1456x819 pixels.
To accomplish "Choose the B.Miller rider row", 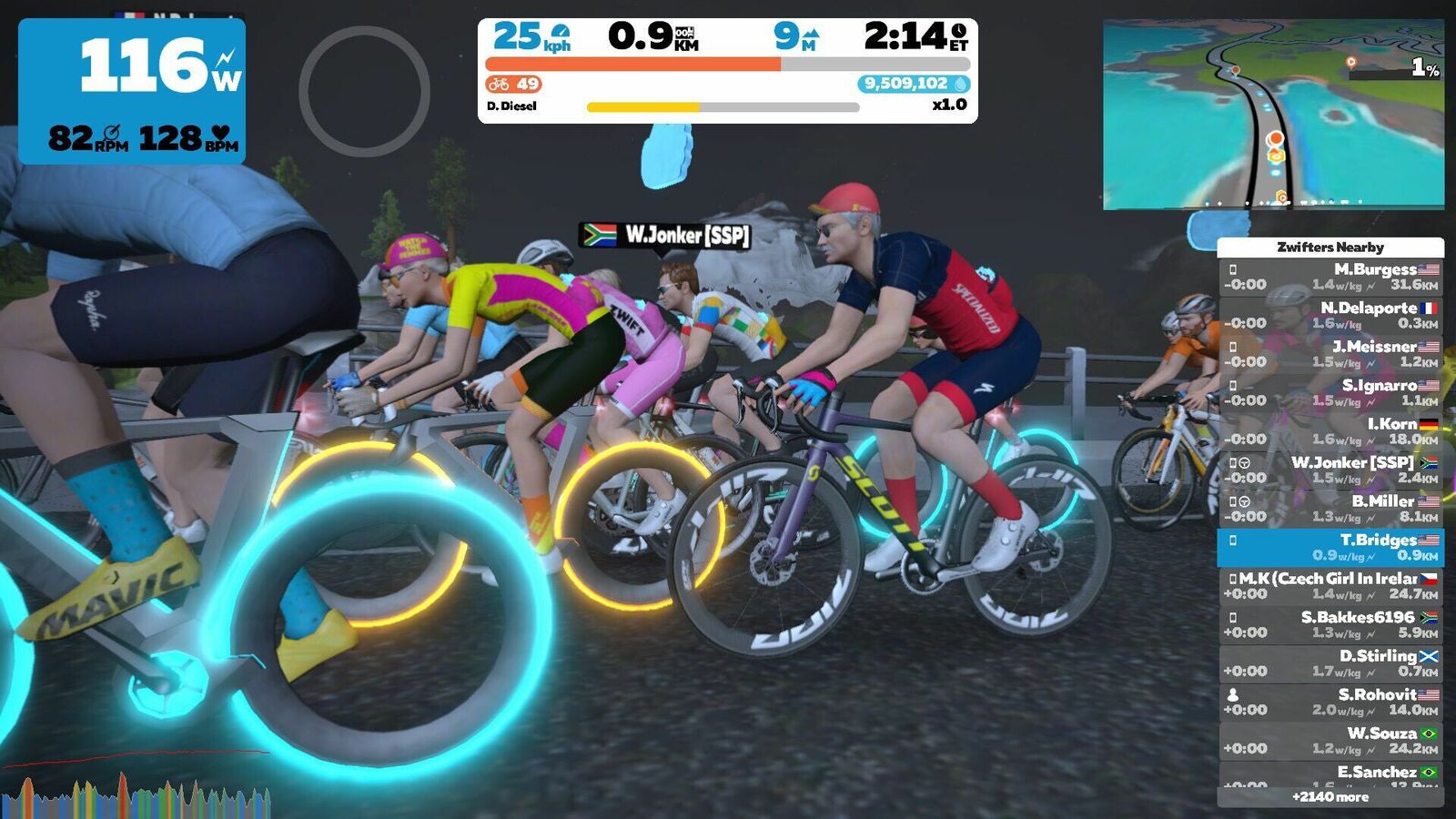I will [1330, 509].
